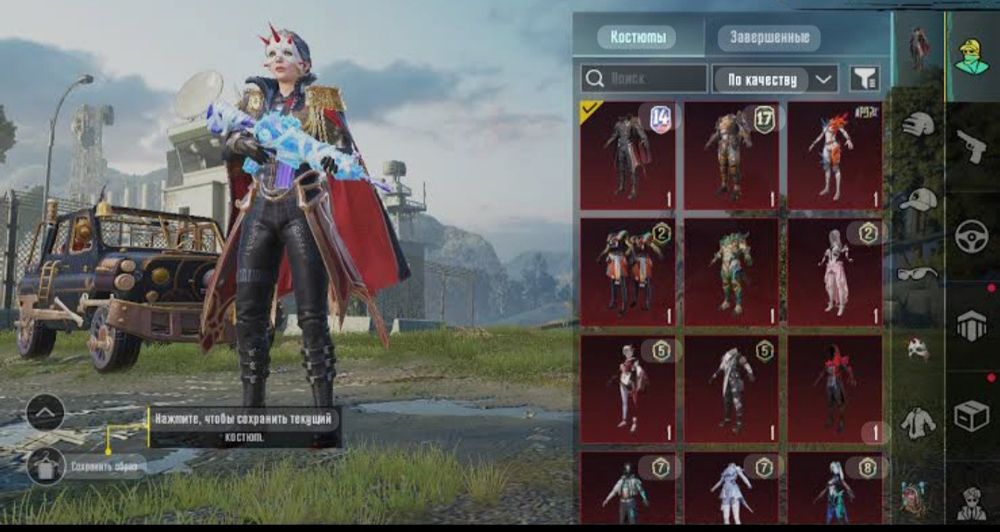1000x532 pixels.
Task: Switch to the Костюмы tab
Action: (x=636, y=38)
